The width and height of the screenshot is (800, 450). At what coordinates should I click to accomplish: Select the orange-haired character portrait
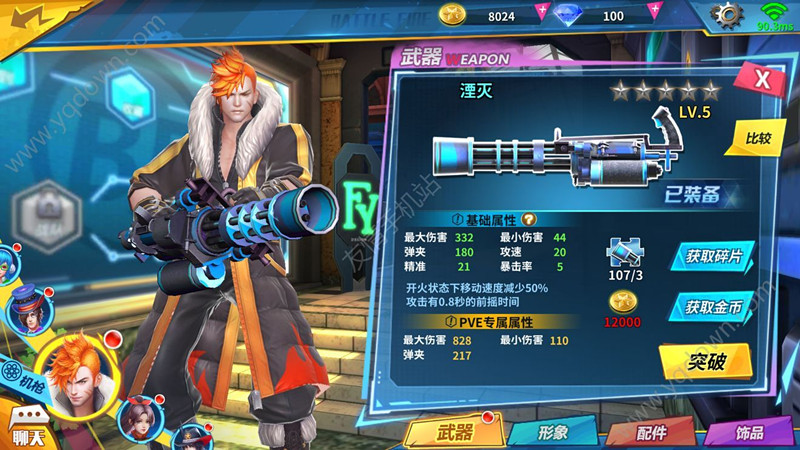tap(76, 374)
